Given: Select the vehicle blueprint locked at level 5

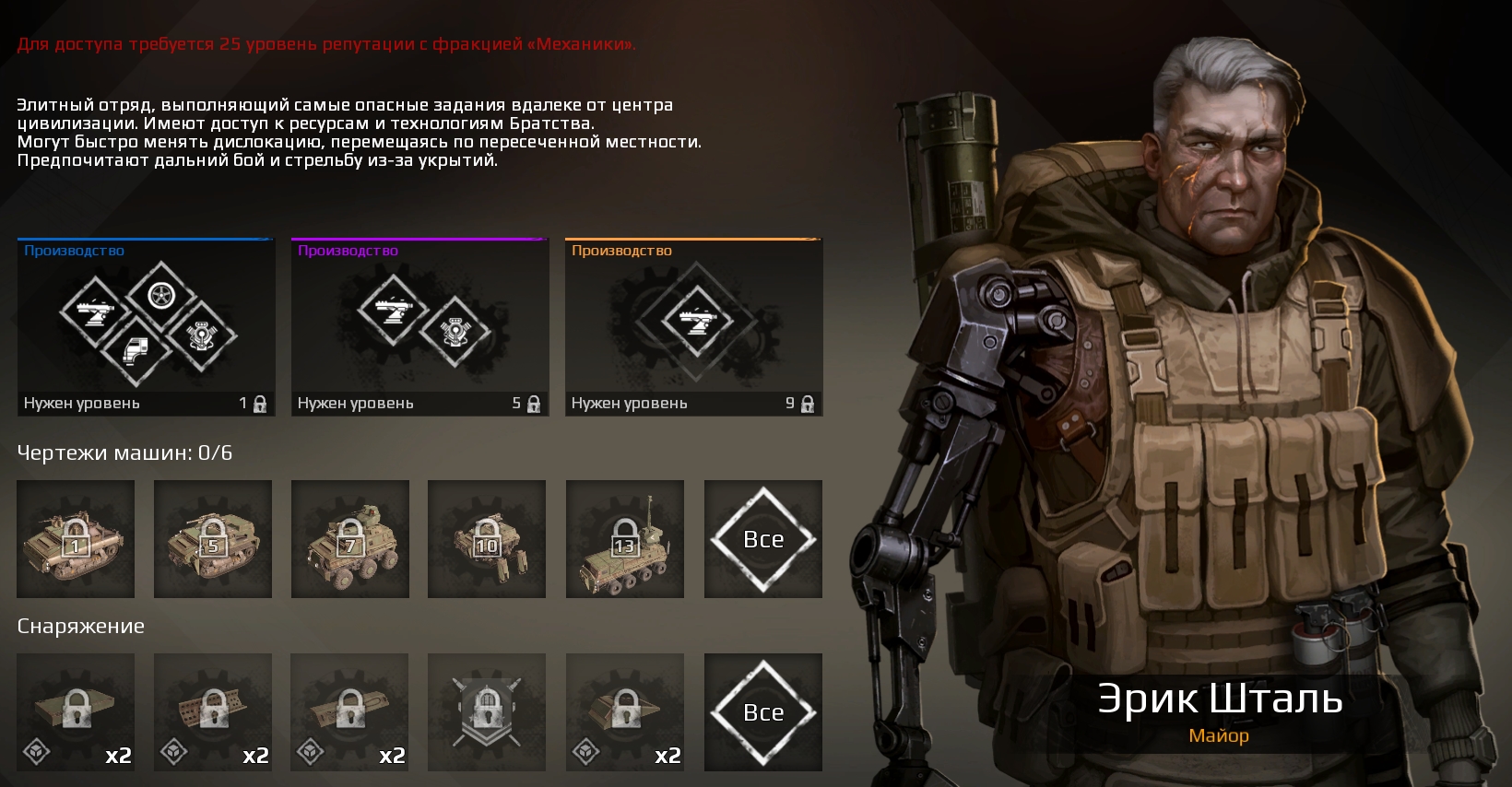Looking at the screenshot, I should (212, 539).
